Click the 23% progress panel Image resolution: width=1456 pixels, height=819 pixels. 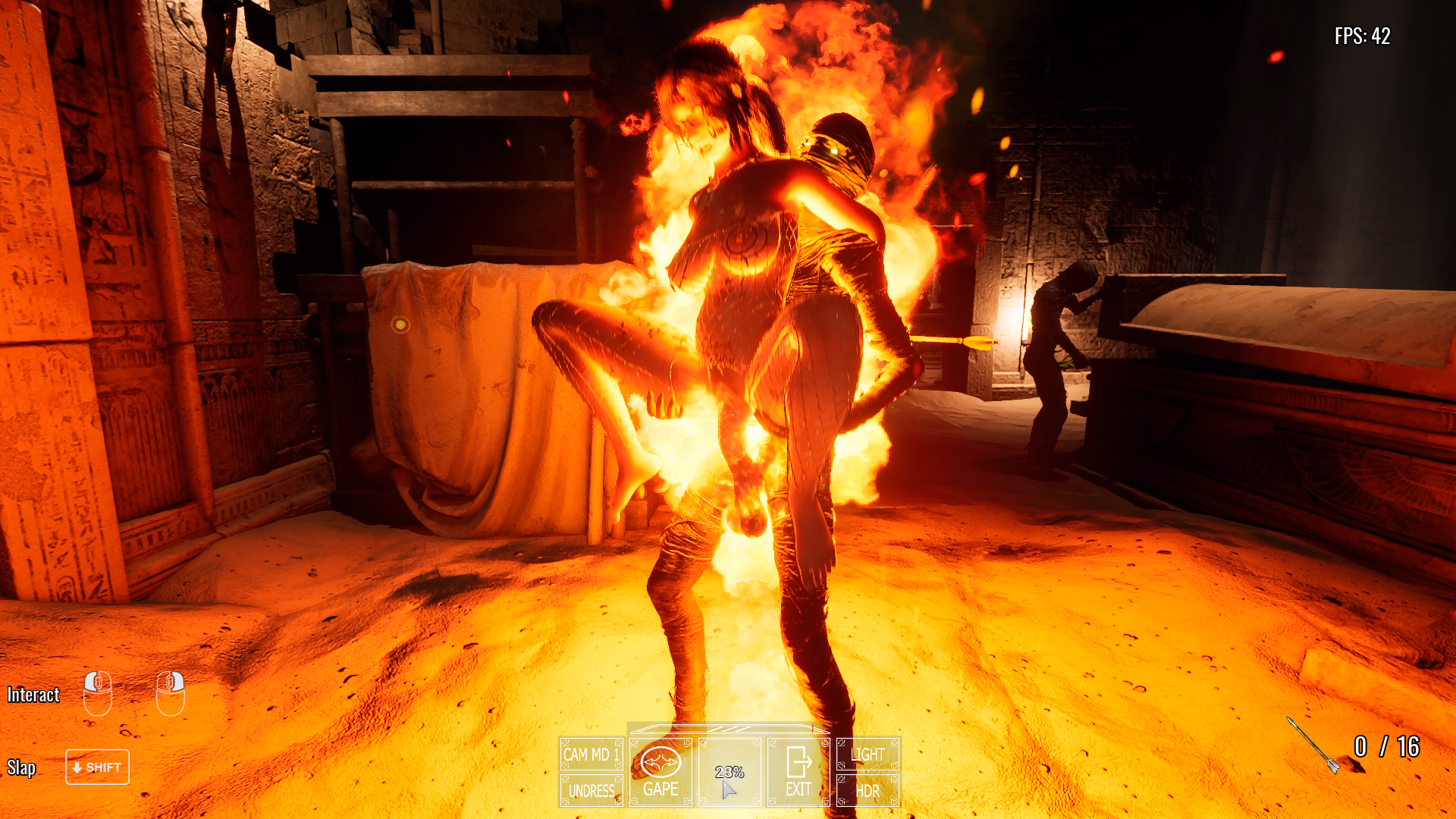[730, 772]
